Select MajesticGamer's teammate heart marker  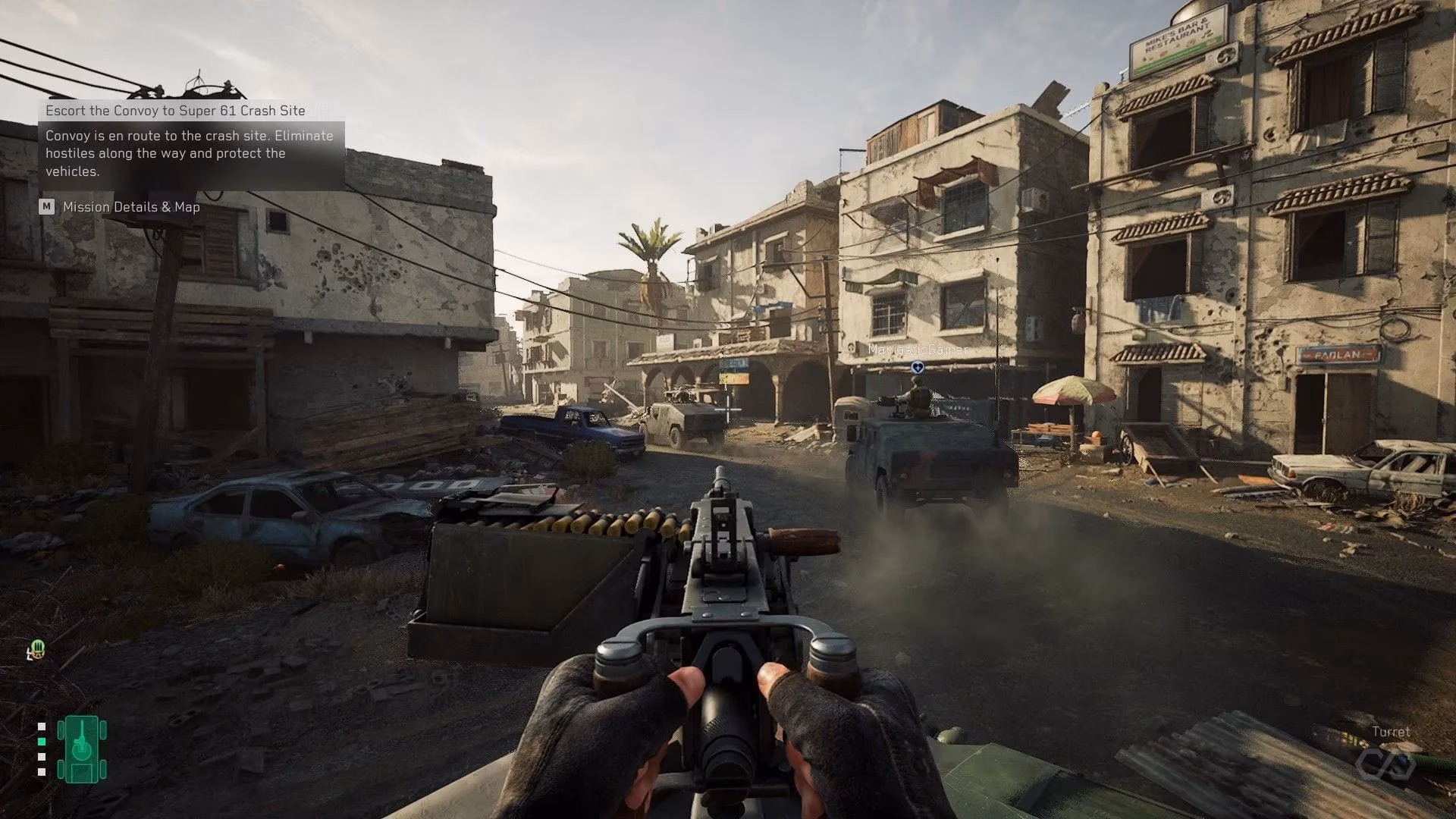pos(918,367)
